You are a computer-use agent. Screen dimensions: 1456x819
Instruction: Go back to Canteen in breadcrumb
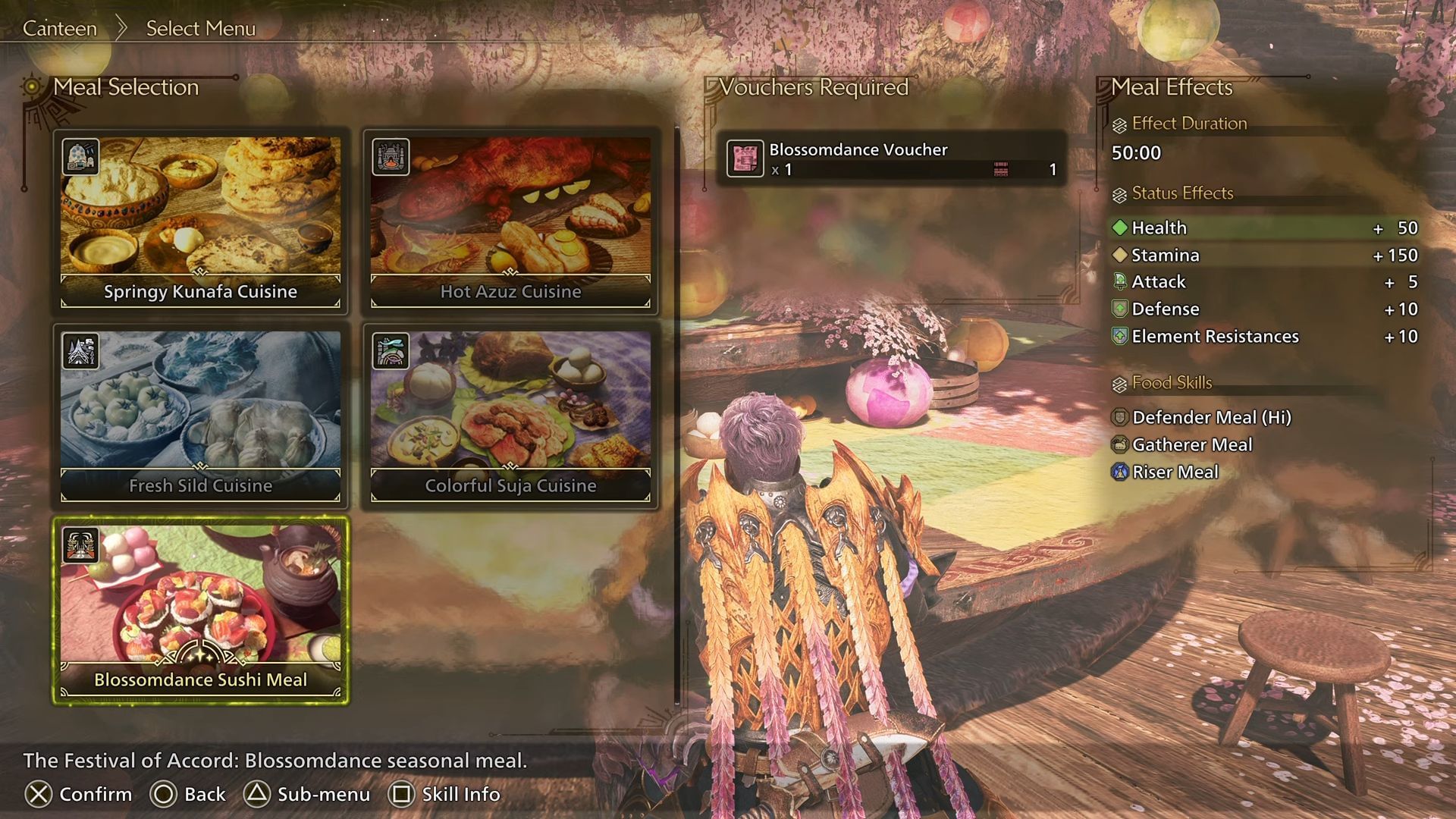click(x=60, y=28)
